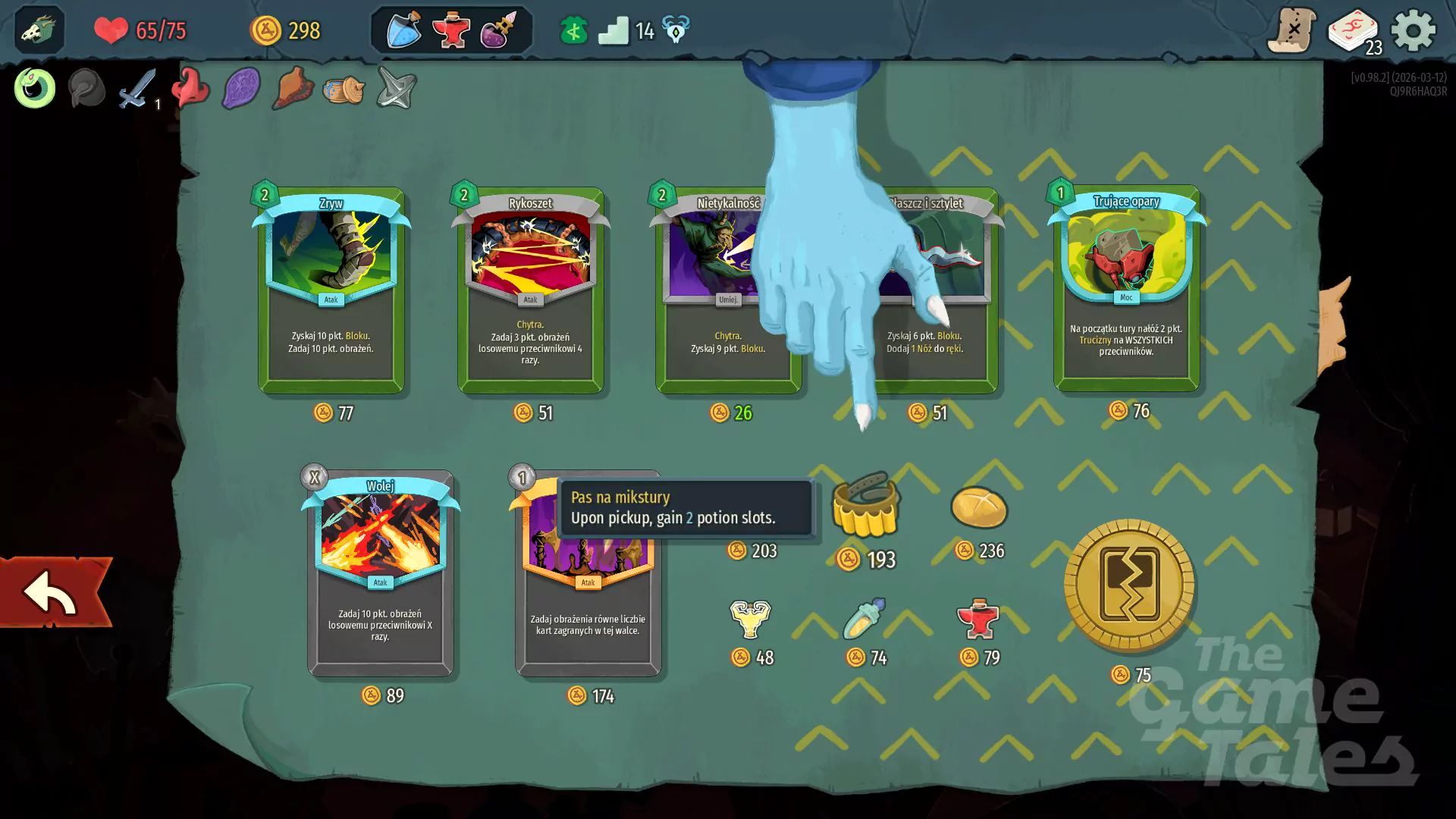Select the green snake relic top left
1456x819 pixels.
pos(33,88)
